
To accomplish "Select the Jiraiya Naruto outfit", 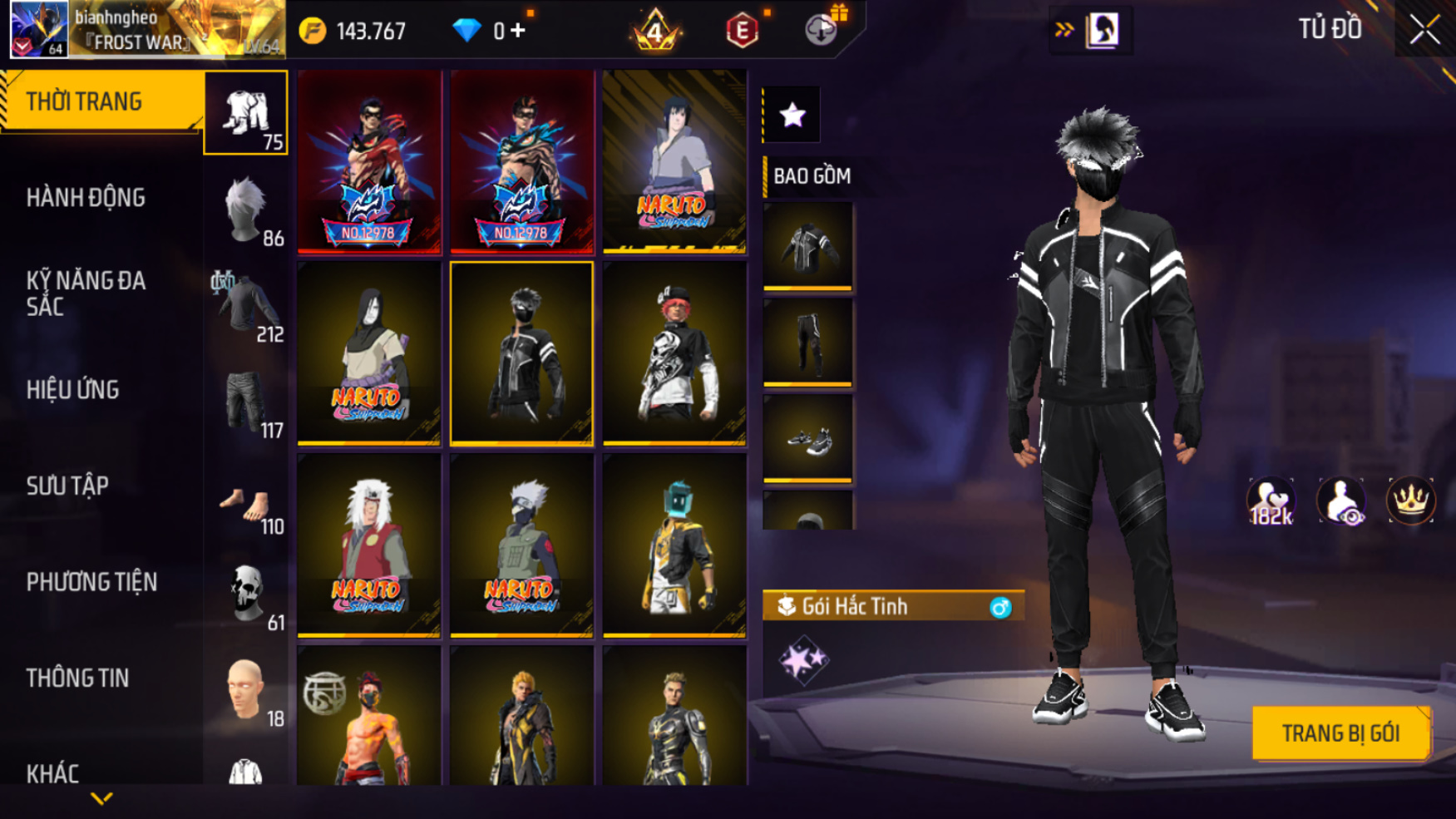I will point(369,545).
